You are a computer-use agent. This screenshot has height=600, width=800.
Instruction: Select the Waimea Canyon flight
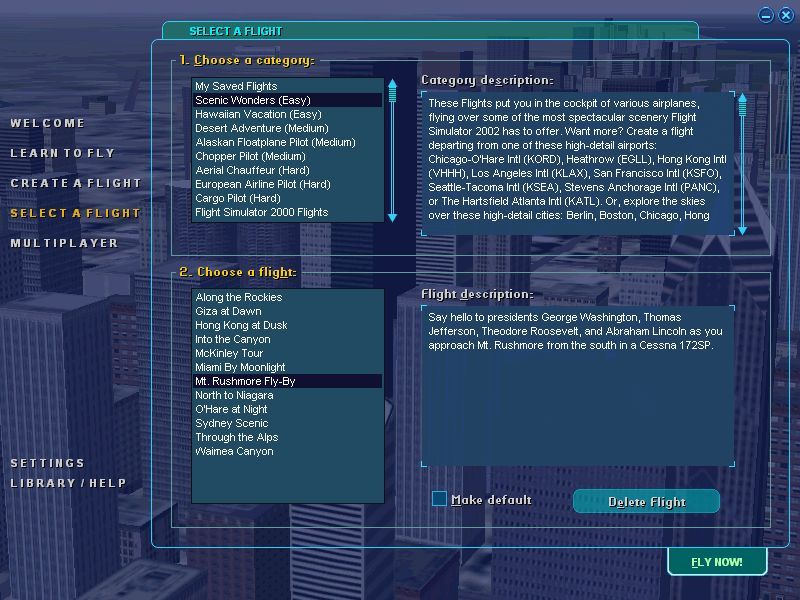234,451
